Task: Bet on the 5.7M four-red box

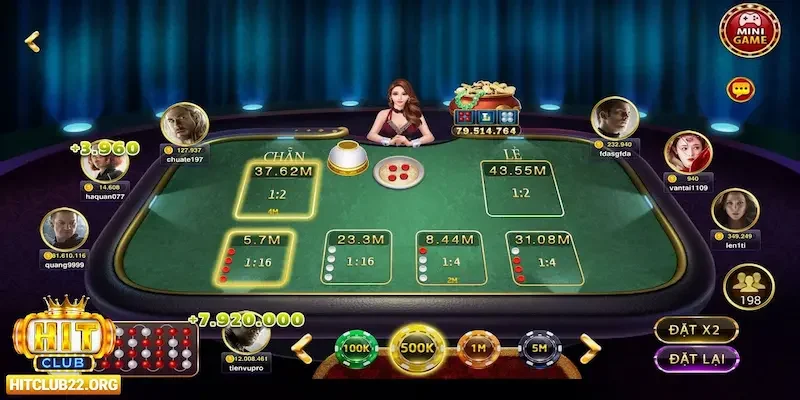Action: click(x=258, y=256)
